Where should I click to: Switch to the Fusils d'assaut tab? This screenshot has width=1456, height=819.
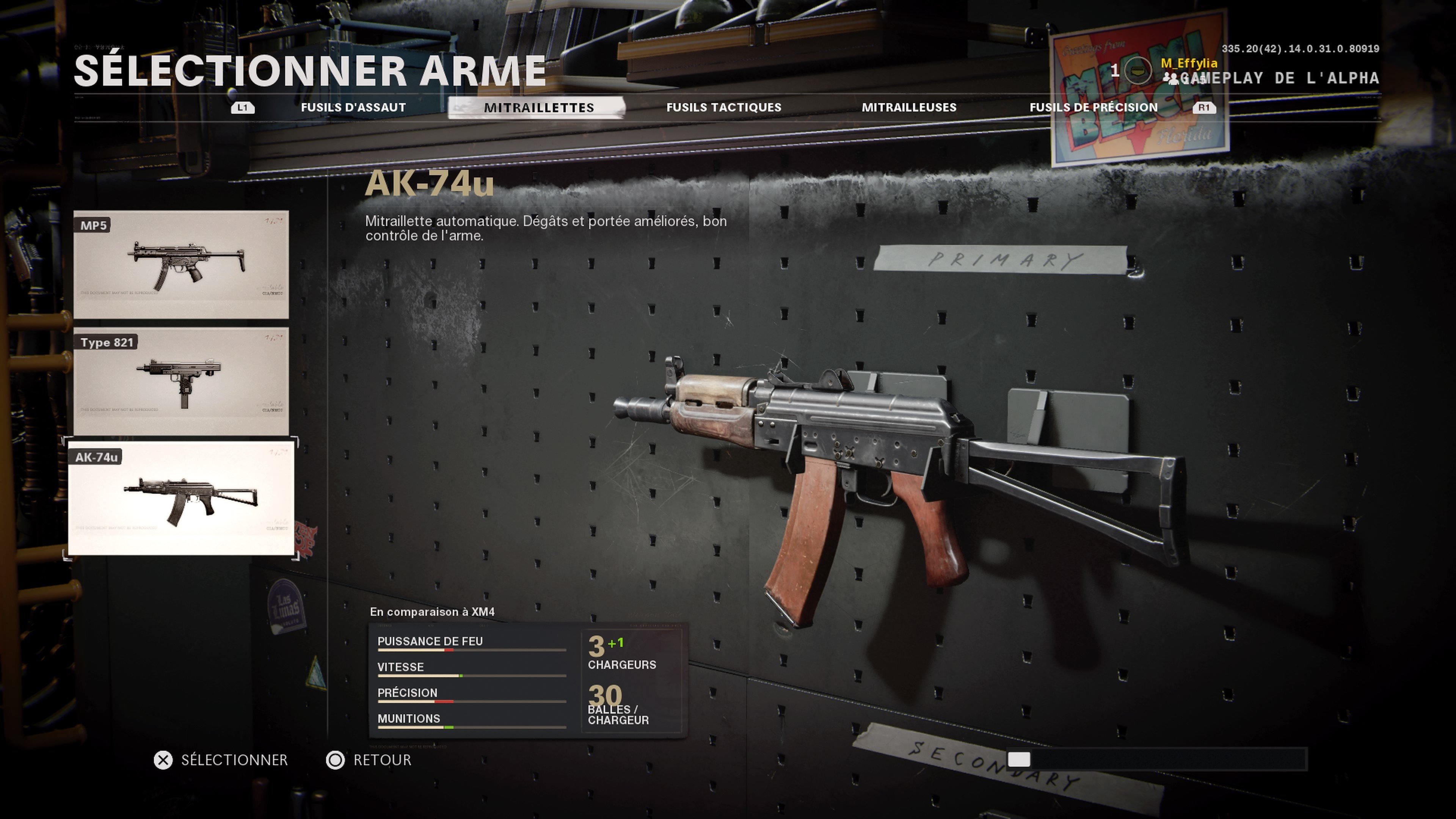353,107
